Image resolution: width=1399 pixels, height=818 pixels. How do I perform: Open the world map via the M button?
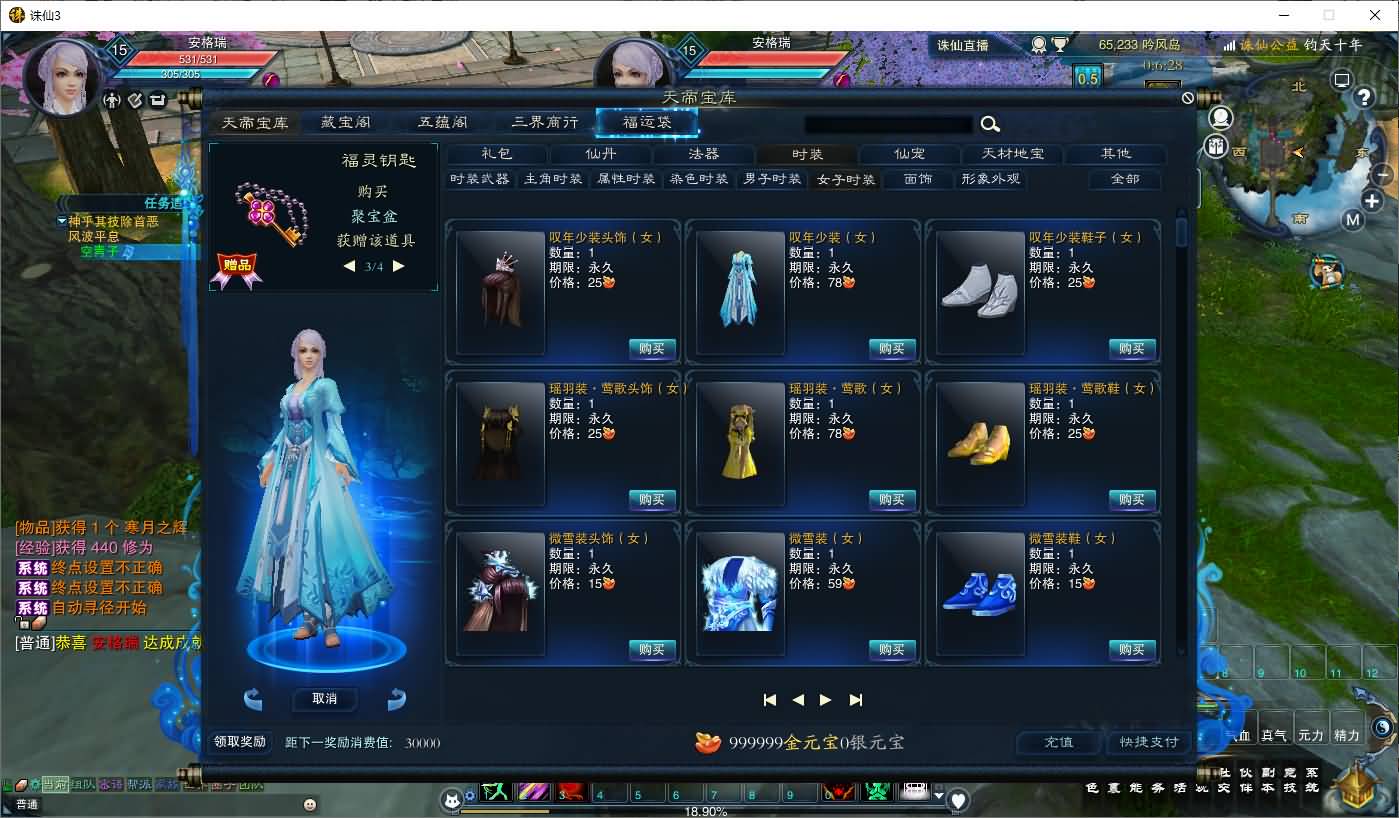[1353, 219]
